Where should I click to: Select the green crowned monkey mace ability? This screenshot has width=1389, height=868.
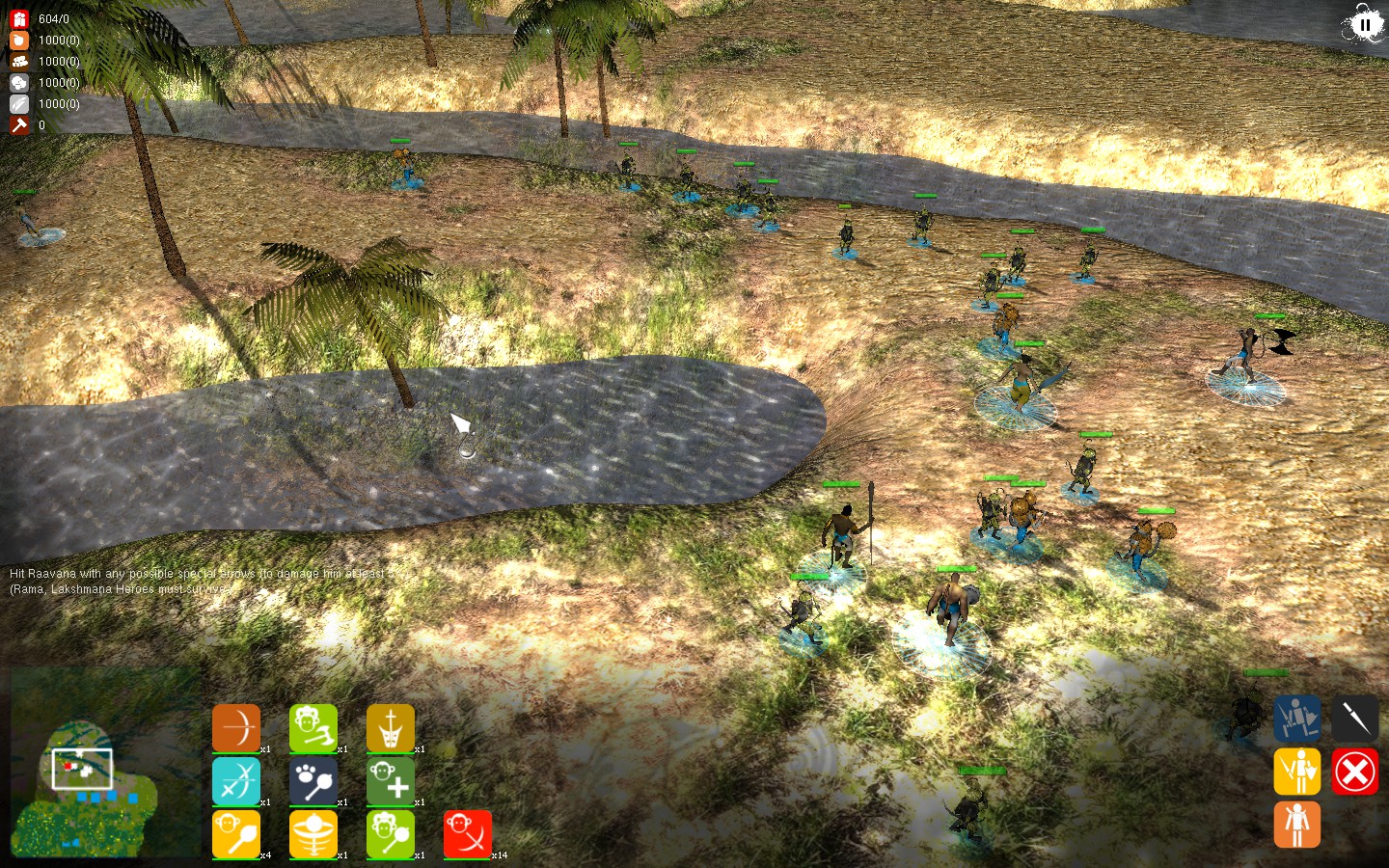click(391, 834)
